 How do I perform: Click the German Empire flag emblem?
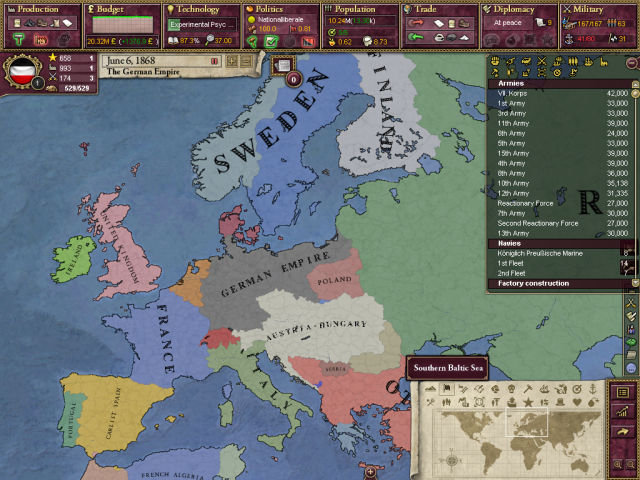click(22, 74)
